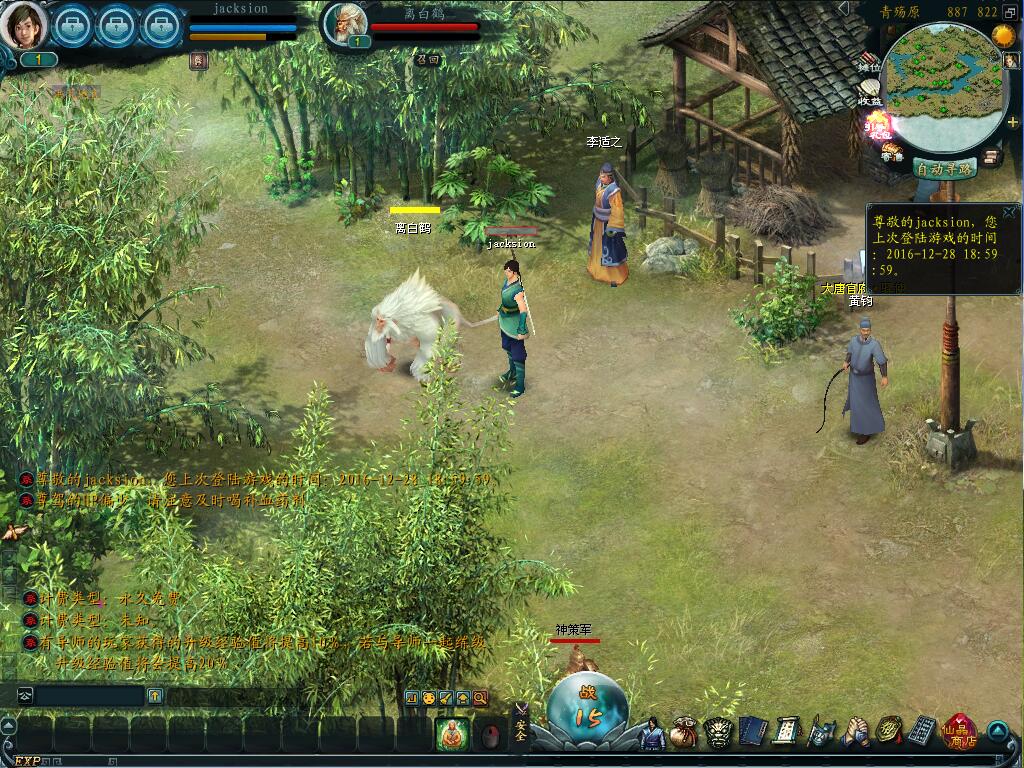Open the blue book icon

(x=752, y=733)
